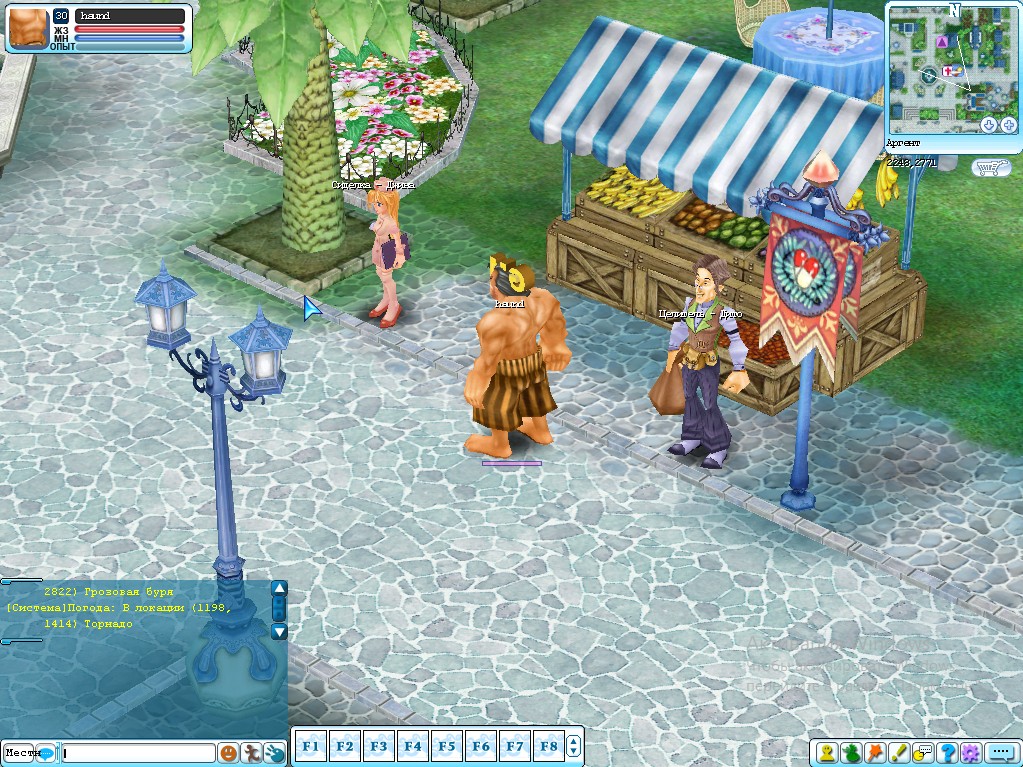This screenshot has height=767, width=1023.
Task: Activate the F8 hotkey slot
Action: (548, 746)
